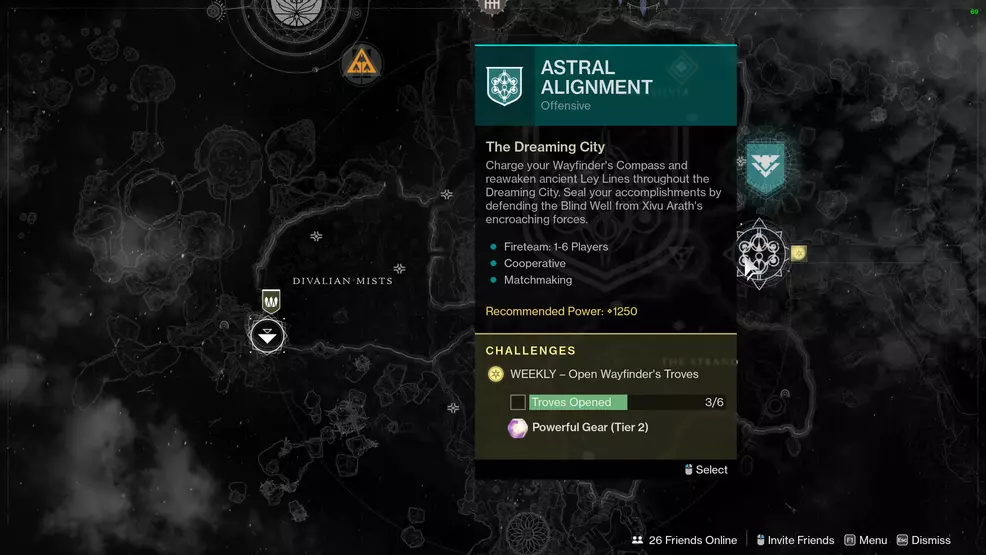Select the vendor banner above the landing zone
This screenshot has height=555, width=986.
270,300
